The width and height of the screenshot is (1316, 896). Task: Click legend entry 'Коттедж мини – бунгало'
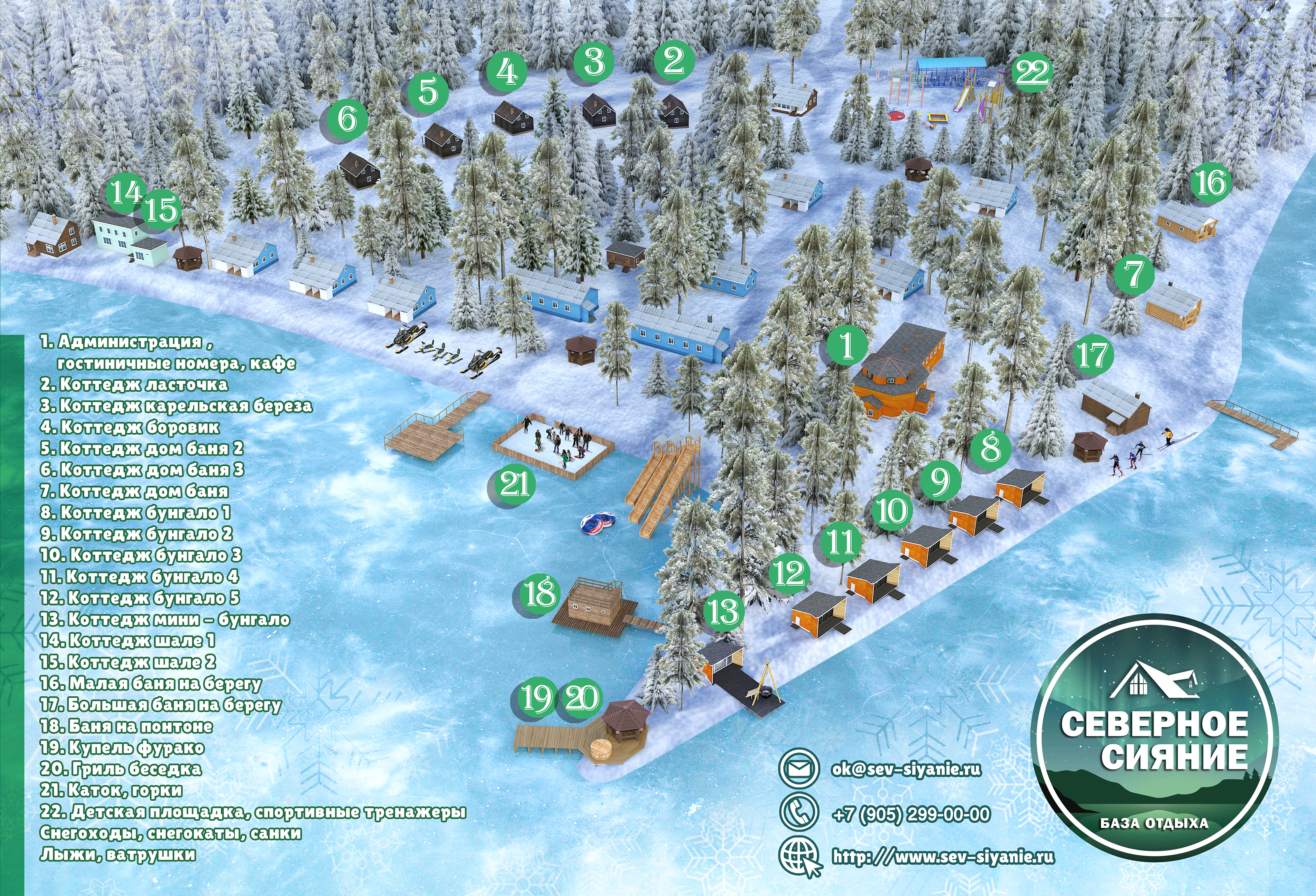(x=165, y=619)
